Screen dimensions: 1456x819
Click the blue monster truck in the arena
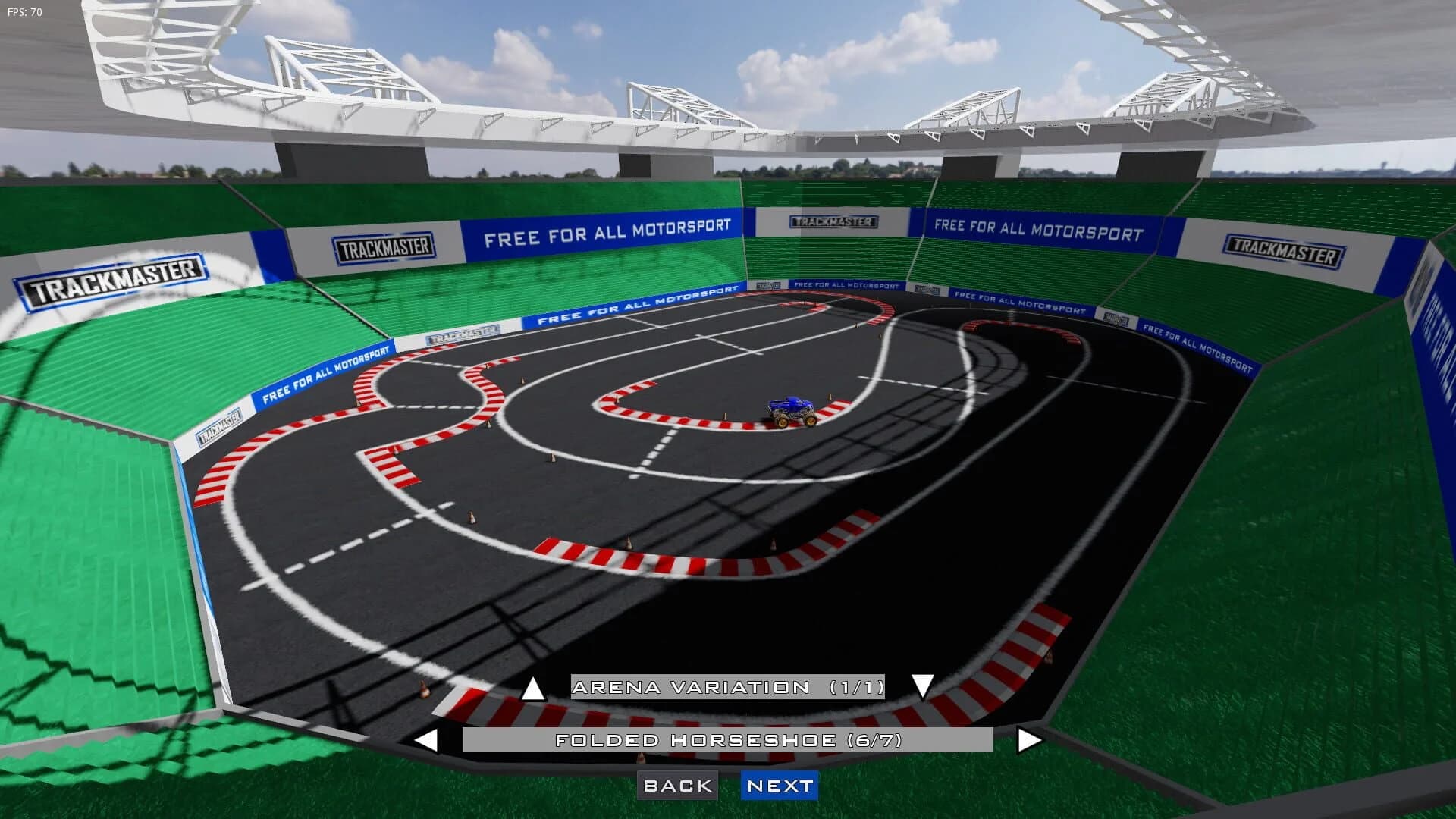click(791, 408)
